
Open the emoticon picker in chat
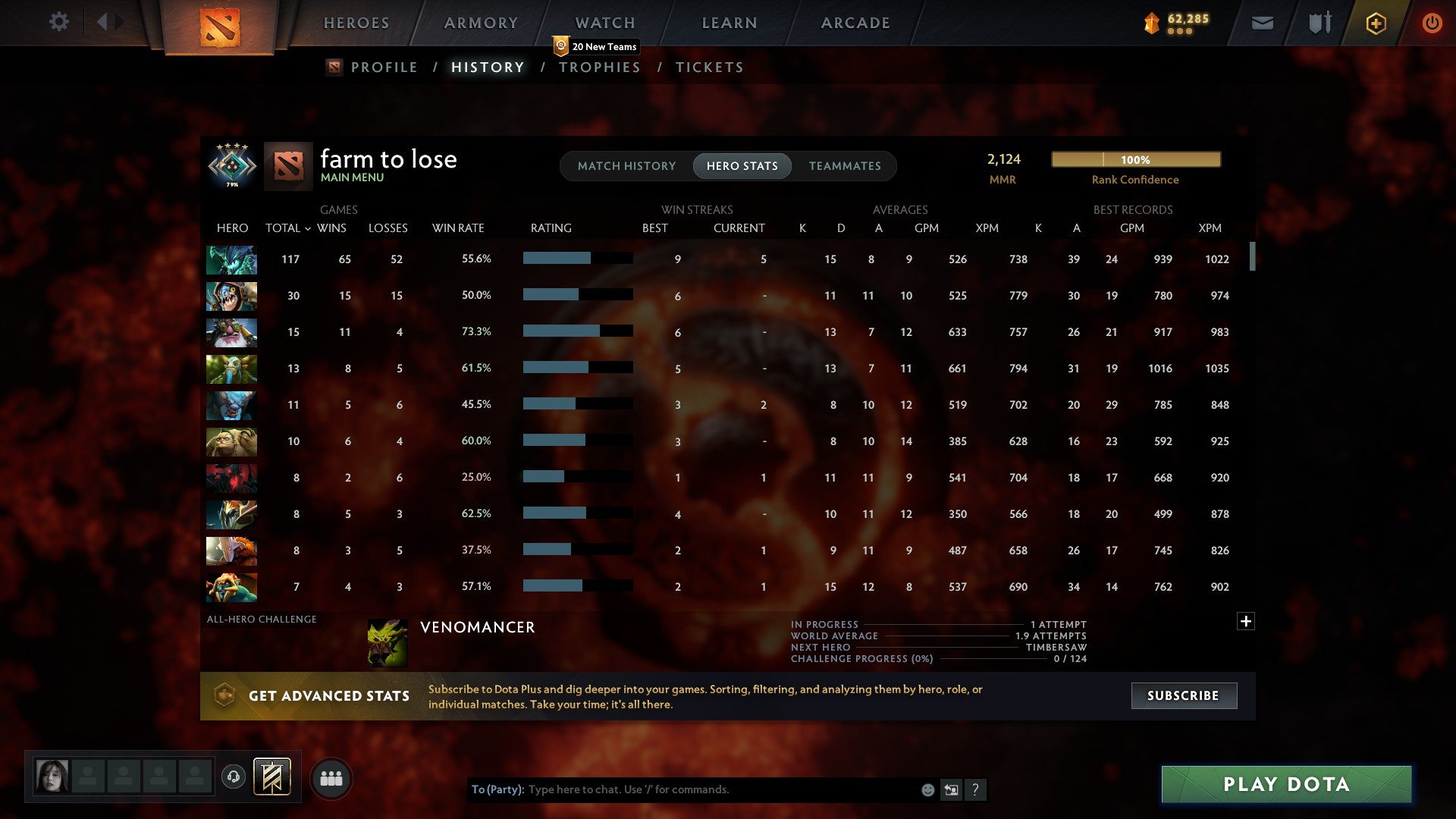point(927,789)
